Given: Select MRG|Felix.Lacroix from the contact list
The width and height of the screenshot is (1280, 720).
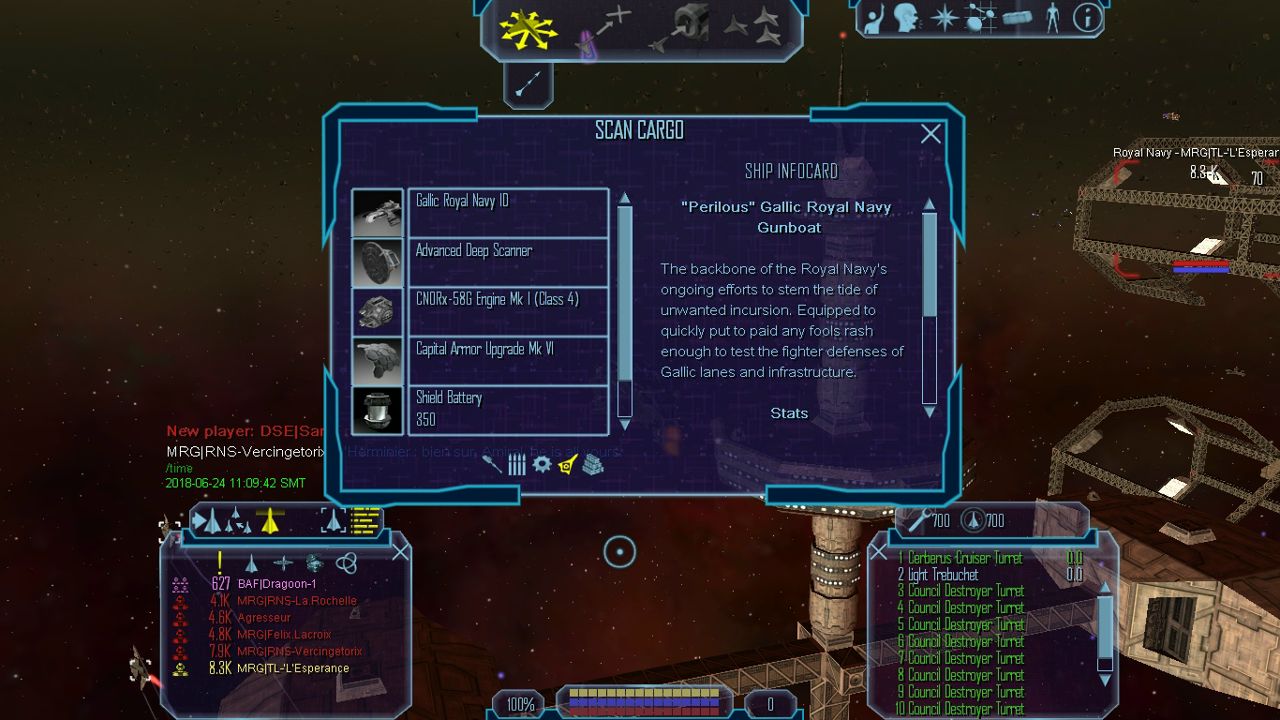Looking at the screenshot, I should 284,634.
